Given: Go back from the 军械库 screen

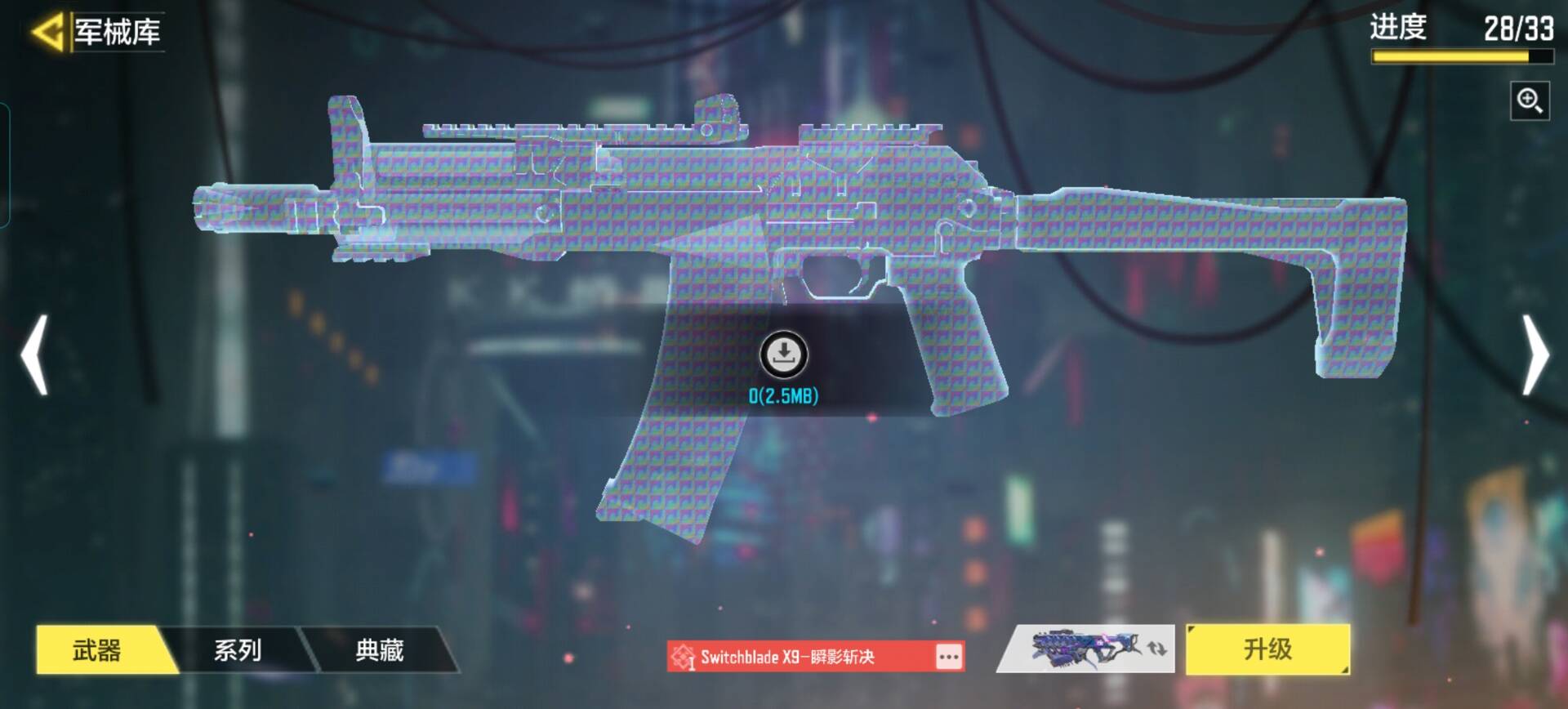Looking at the screenshot, I should pos(47,33).
